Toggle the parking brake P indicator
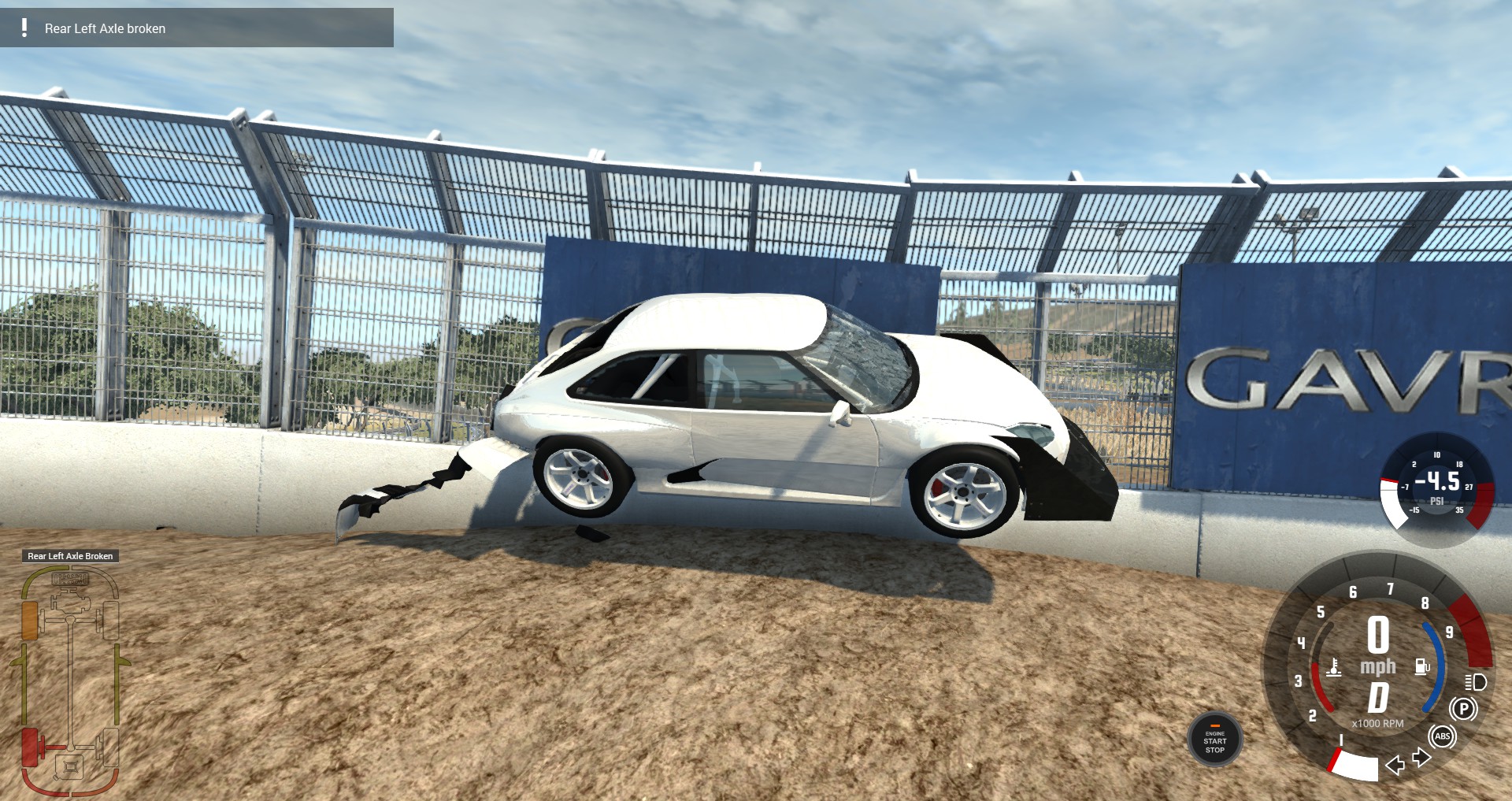Screen dimensions: 1512x801 pyautogui.click(x=1464, y=709)
